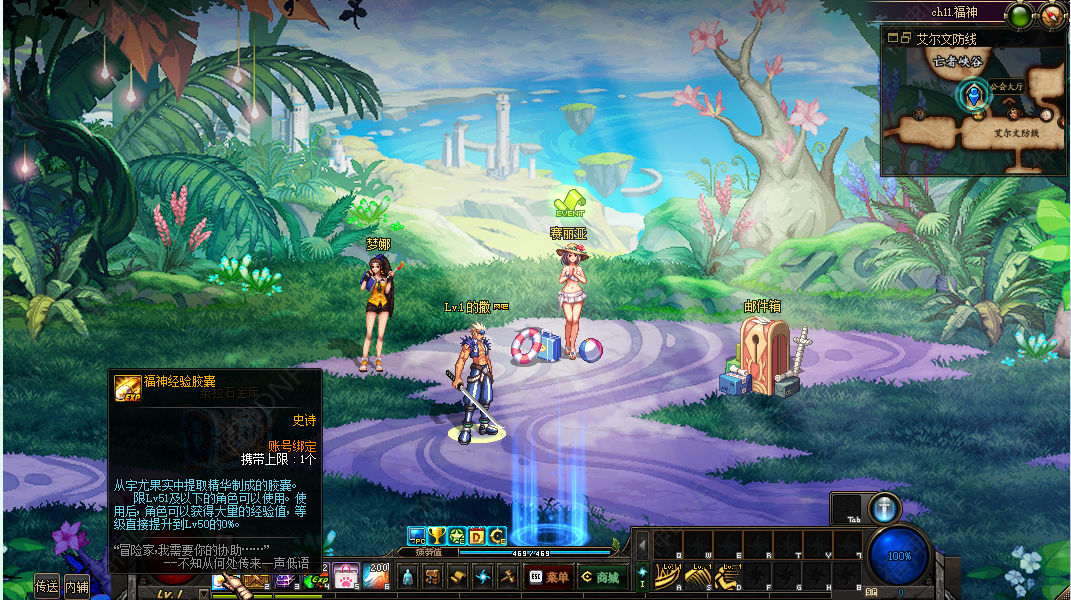Activate the skill in the A slot
This screenshot has height=600, width=1071.
click(x=667, y=575)
